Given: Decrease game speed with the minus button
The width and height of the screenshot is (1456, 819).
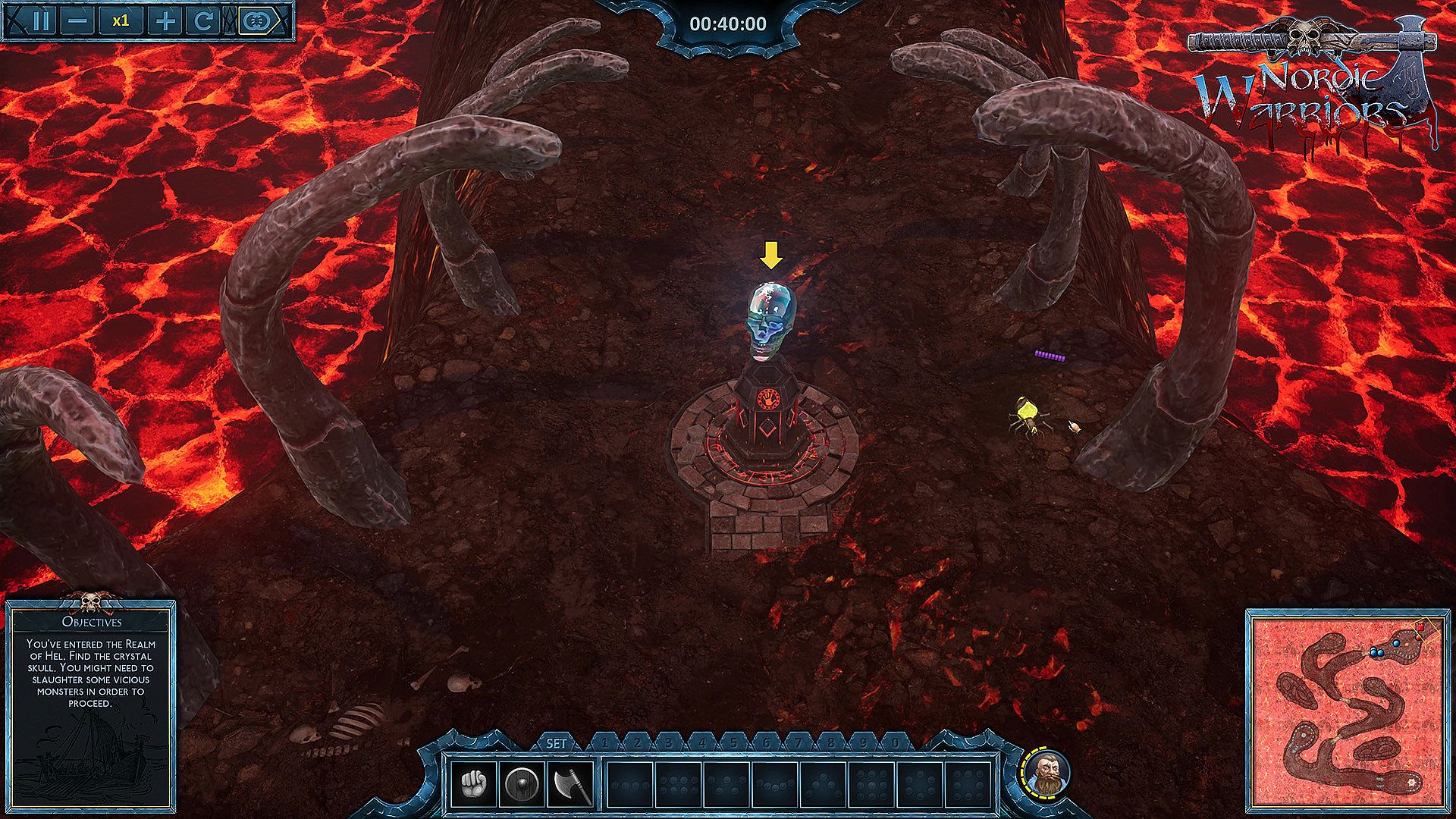Looking at the screenshot, I should (x=78, y=21).
